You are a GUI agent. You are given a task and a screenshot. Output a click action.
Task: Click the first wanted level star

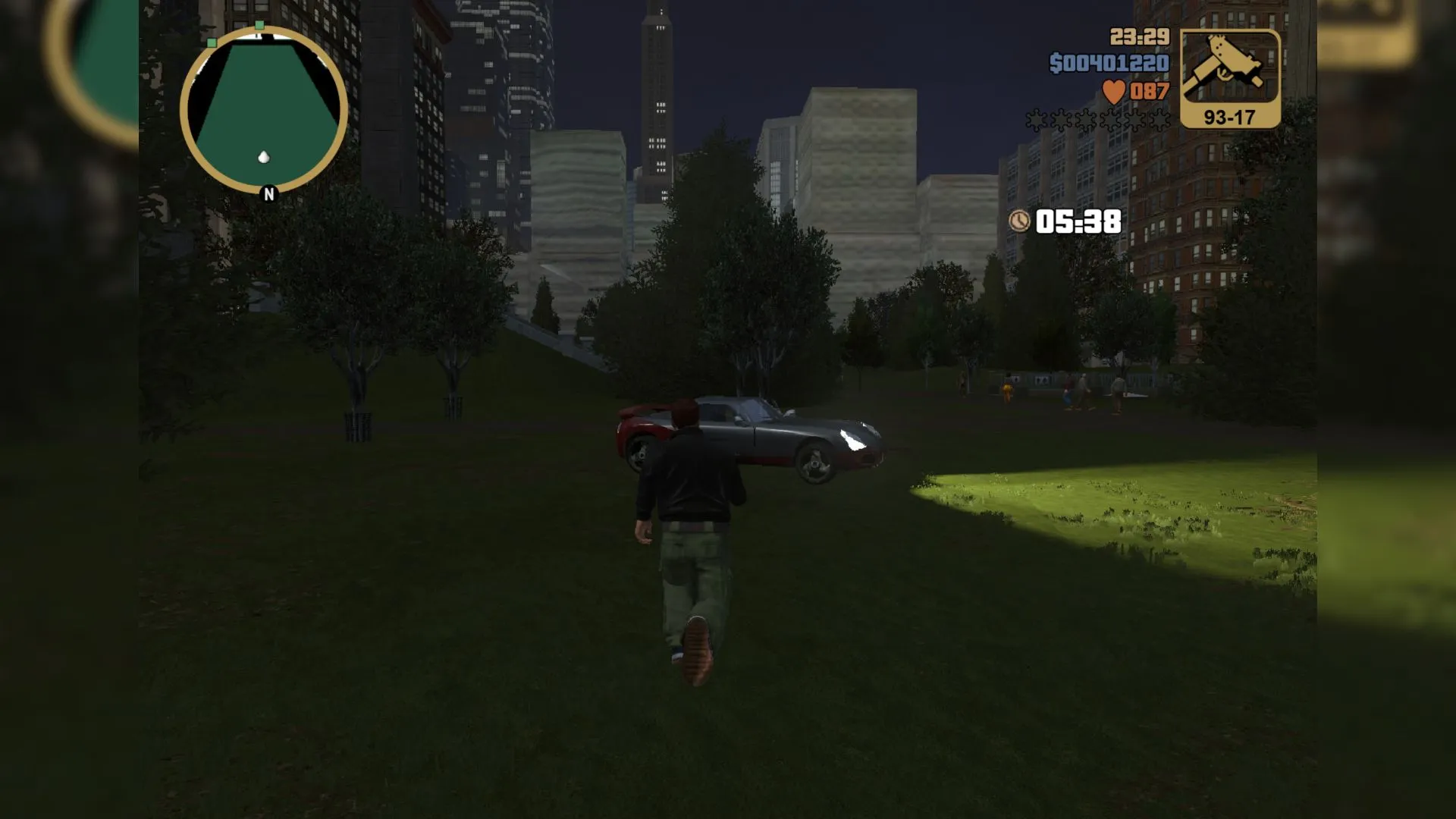pyautogui.click(x=1034, y=118)
